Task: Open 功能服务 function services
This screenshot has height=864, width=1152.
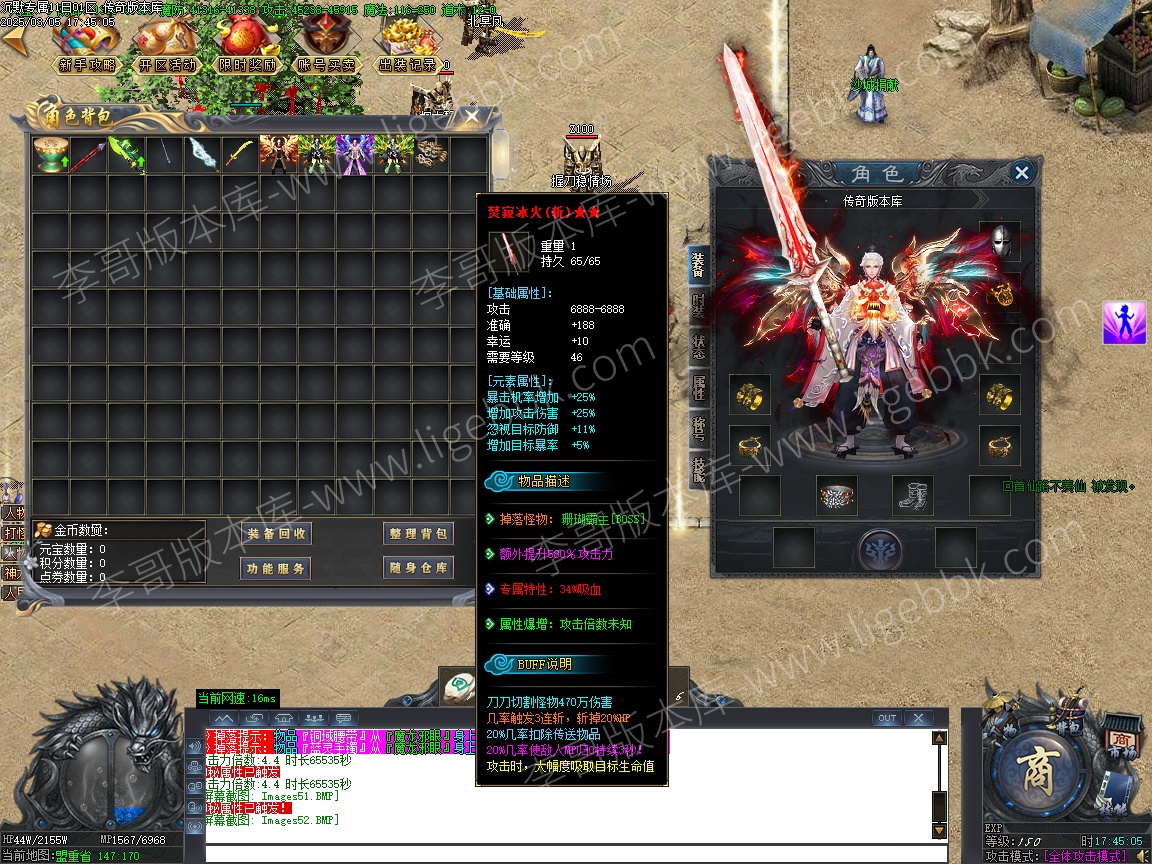Action: tap(276, 568)
